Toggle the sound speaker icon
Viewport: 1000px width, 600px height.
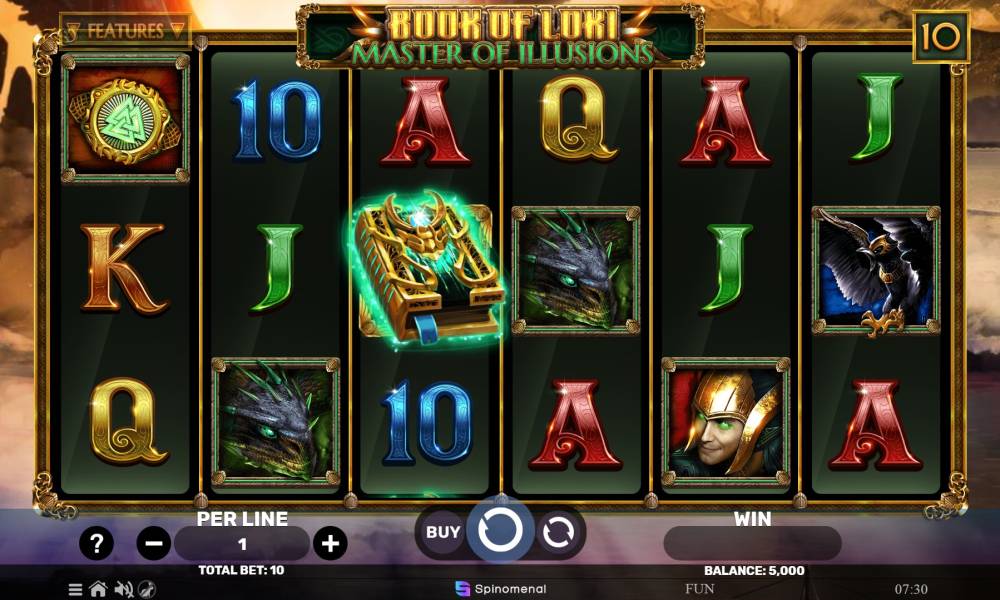click(124, 589)
